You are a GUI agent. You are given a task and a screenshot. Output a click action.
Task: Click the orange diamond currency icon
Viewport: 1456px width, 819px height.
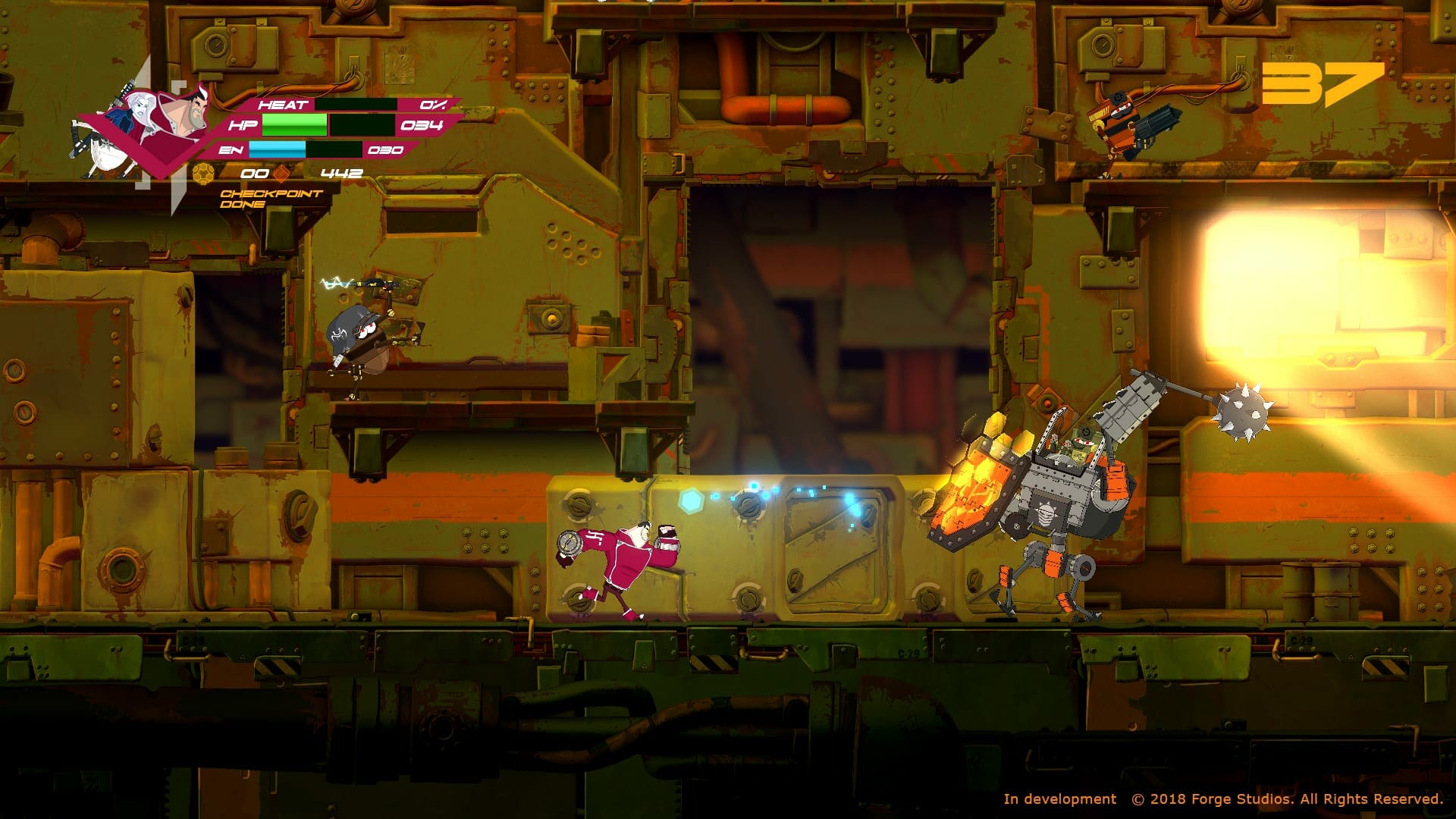pyautogui.click(x=282, y=172)
